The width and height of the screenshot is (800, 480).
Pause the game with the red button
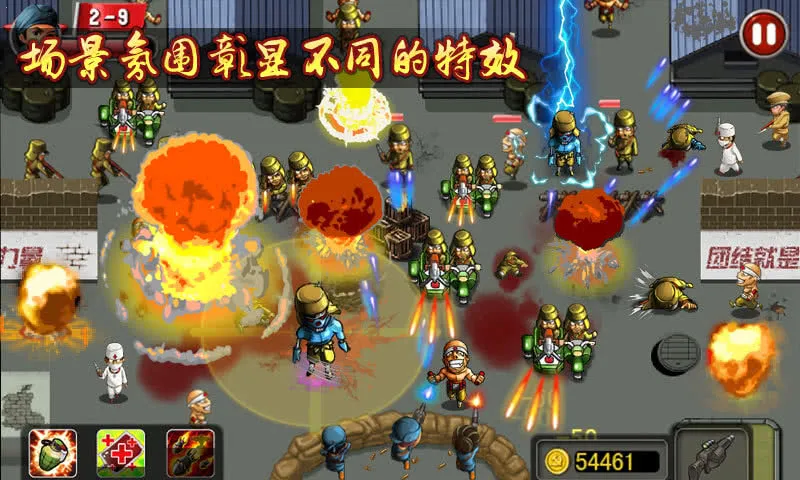point(763,35)
